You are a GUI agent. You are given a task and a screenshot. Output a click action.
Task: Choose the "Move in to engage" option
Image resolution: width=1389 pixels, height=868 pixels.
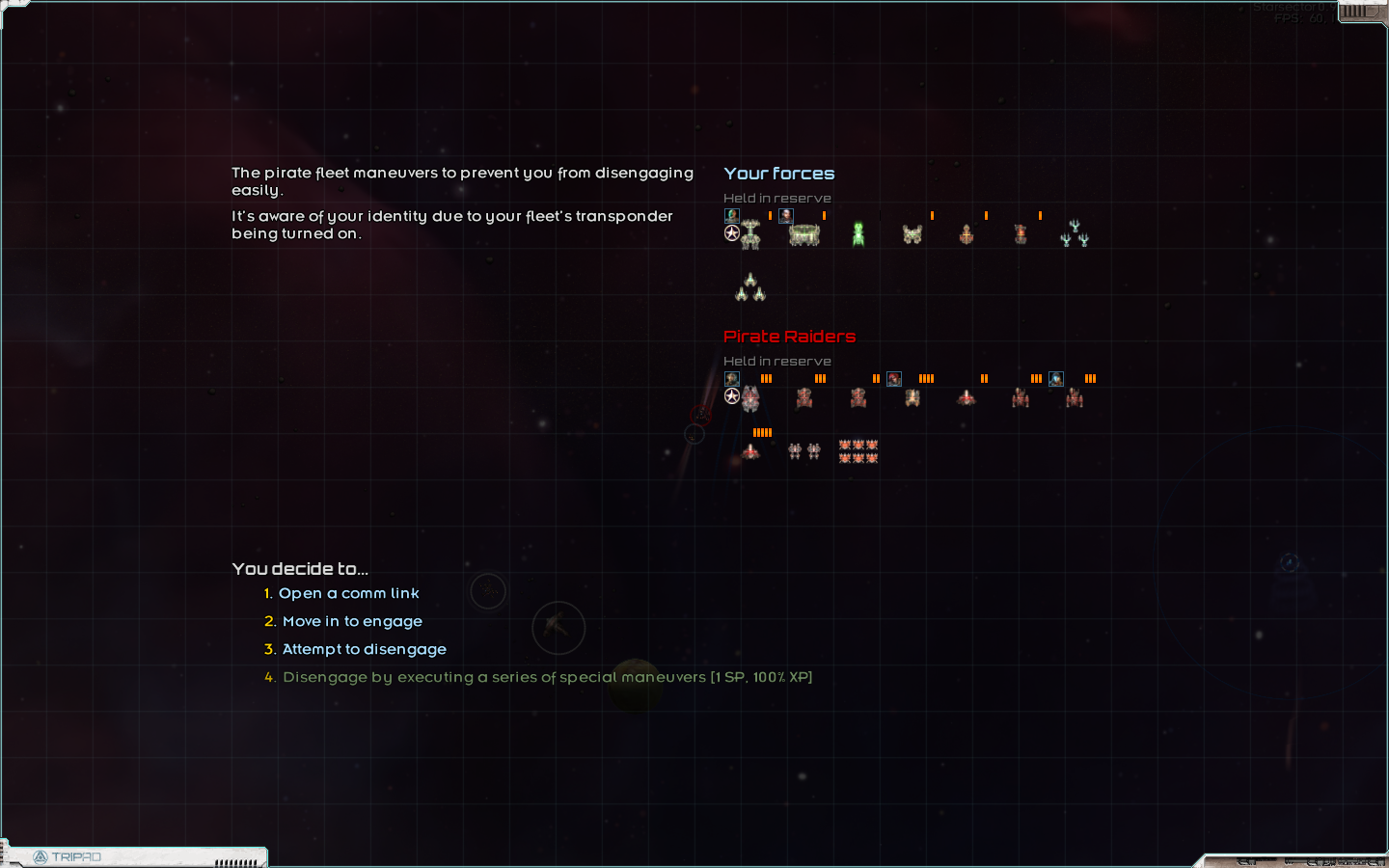point(352,621)
